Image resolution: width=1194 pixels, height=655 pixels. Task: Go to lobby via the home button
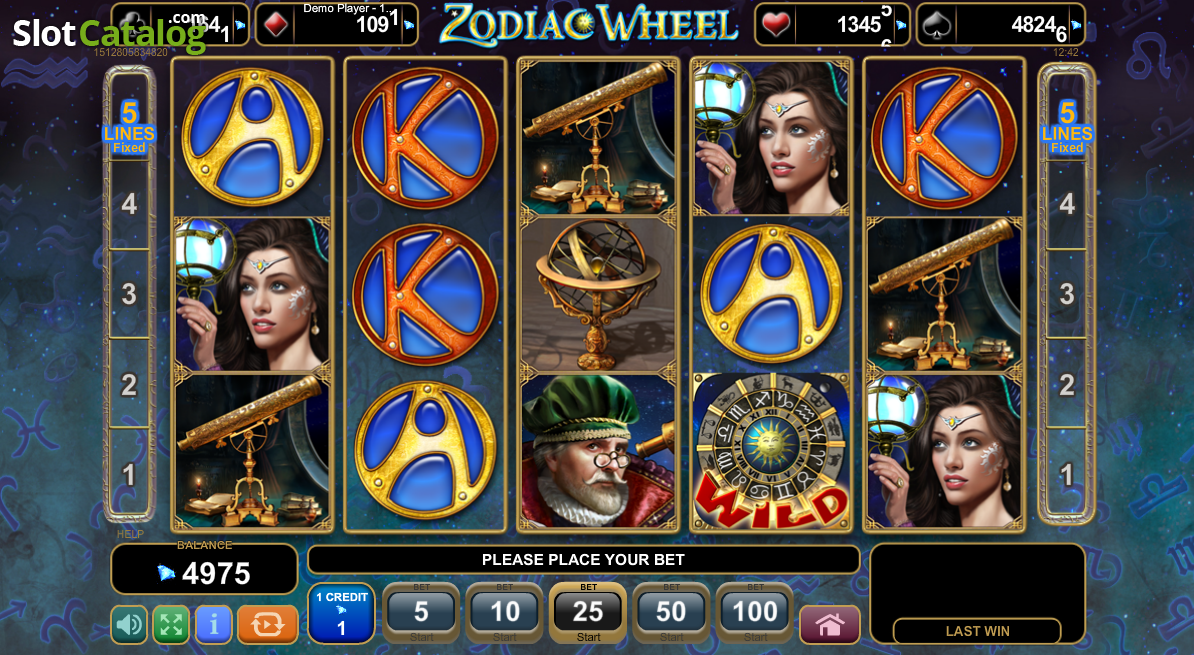pos(829,625)
